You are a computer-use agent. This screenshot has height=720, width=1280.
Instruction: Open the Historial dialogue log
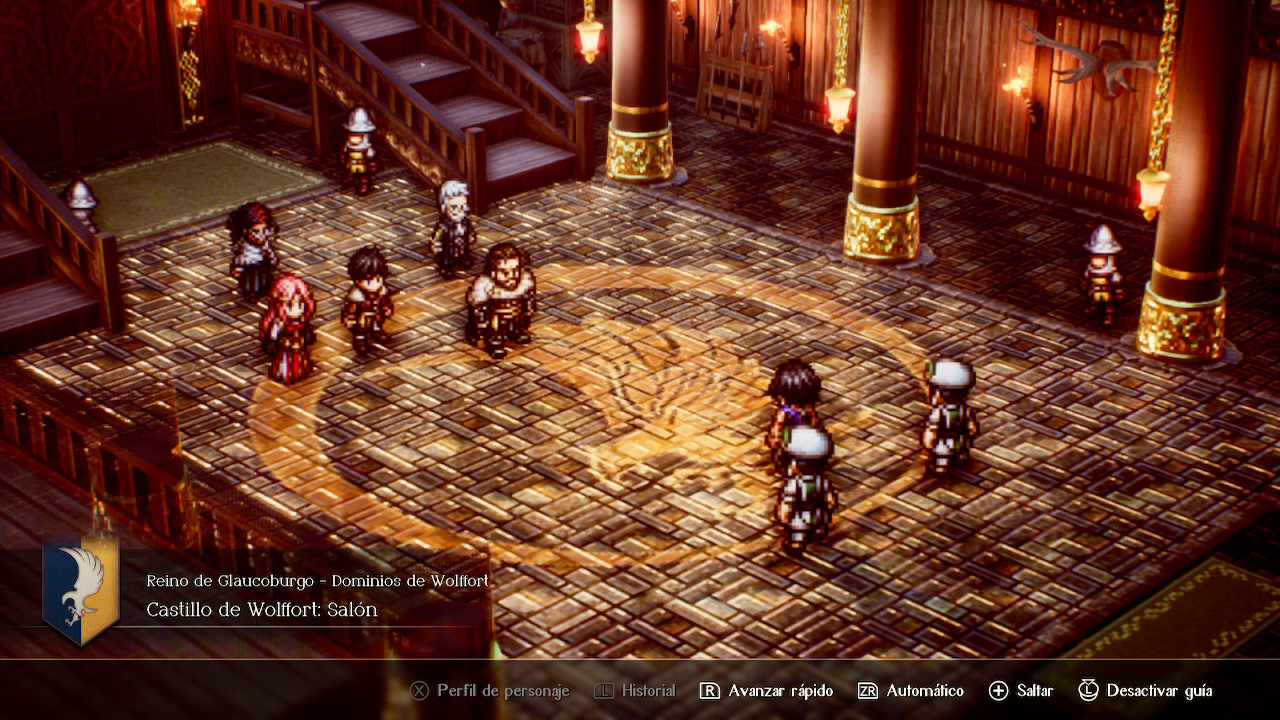pos(635,691)
